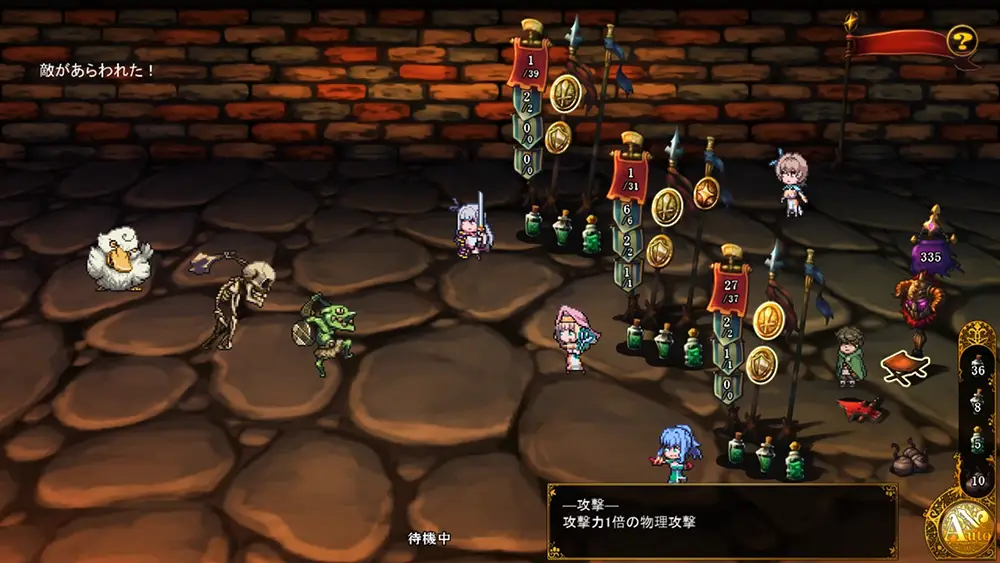Viewport: 1000px width, 563px height.
Task: Choose the shield guard coin beside the 1/39 banner
Action: click(558, 138)
